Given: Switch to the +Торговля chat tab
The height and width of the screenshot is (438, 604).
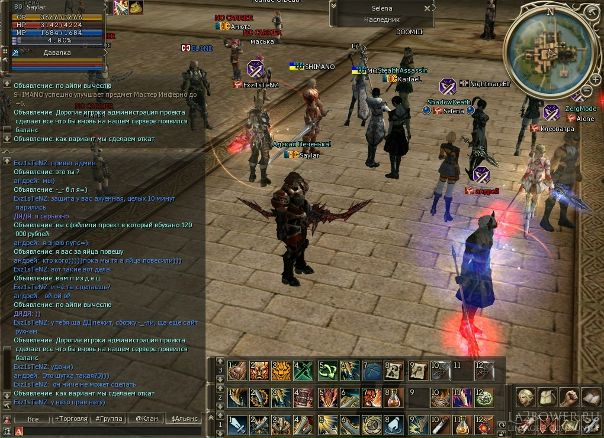Looking at the screenshot, I should click(70, 419).
